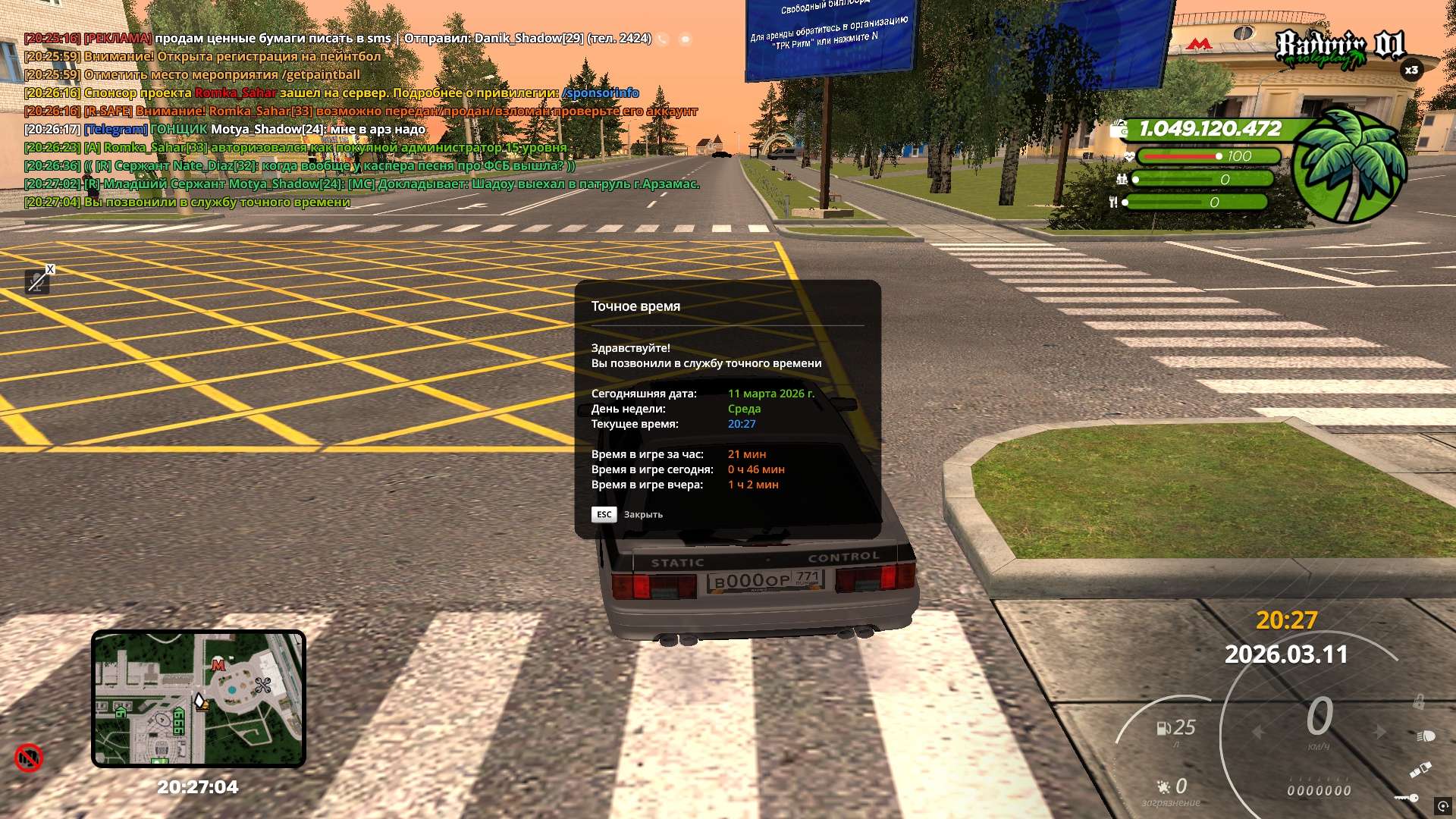Screen dimensions: 1456x819
Task: Click the [Telegram] tag in chat
Action: tap(115, 129)
